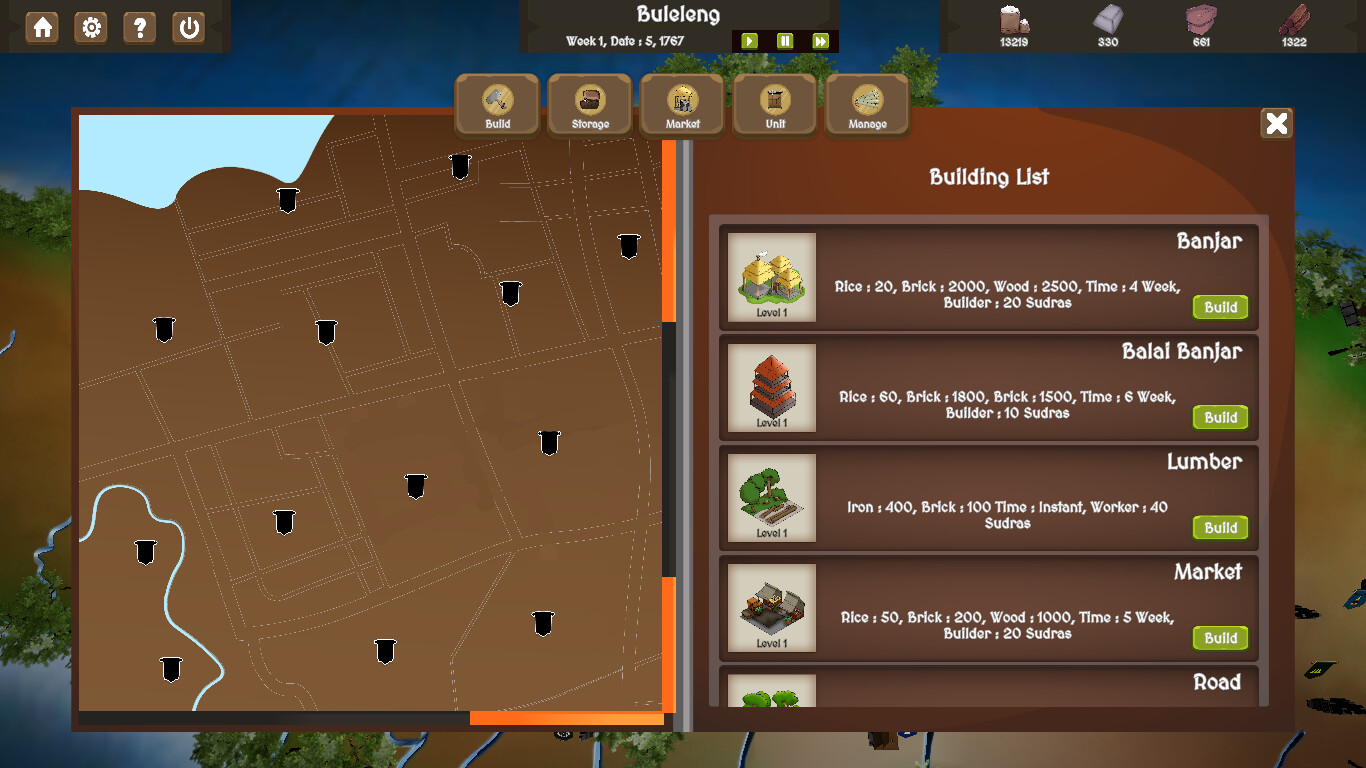Click the wood resource icon
The image size is (1366, 768).
[1291, 20]
